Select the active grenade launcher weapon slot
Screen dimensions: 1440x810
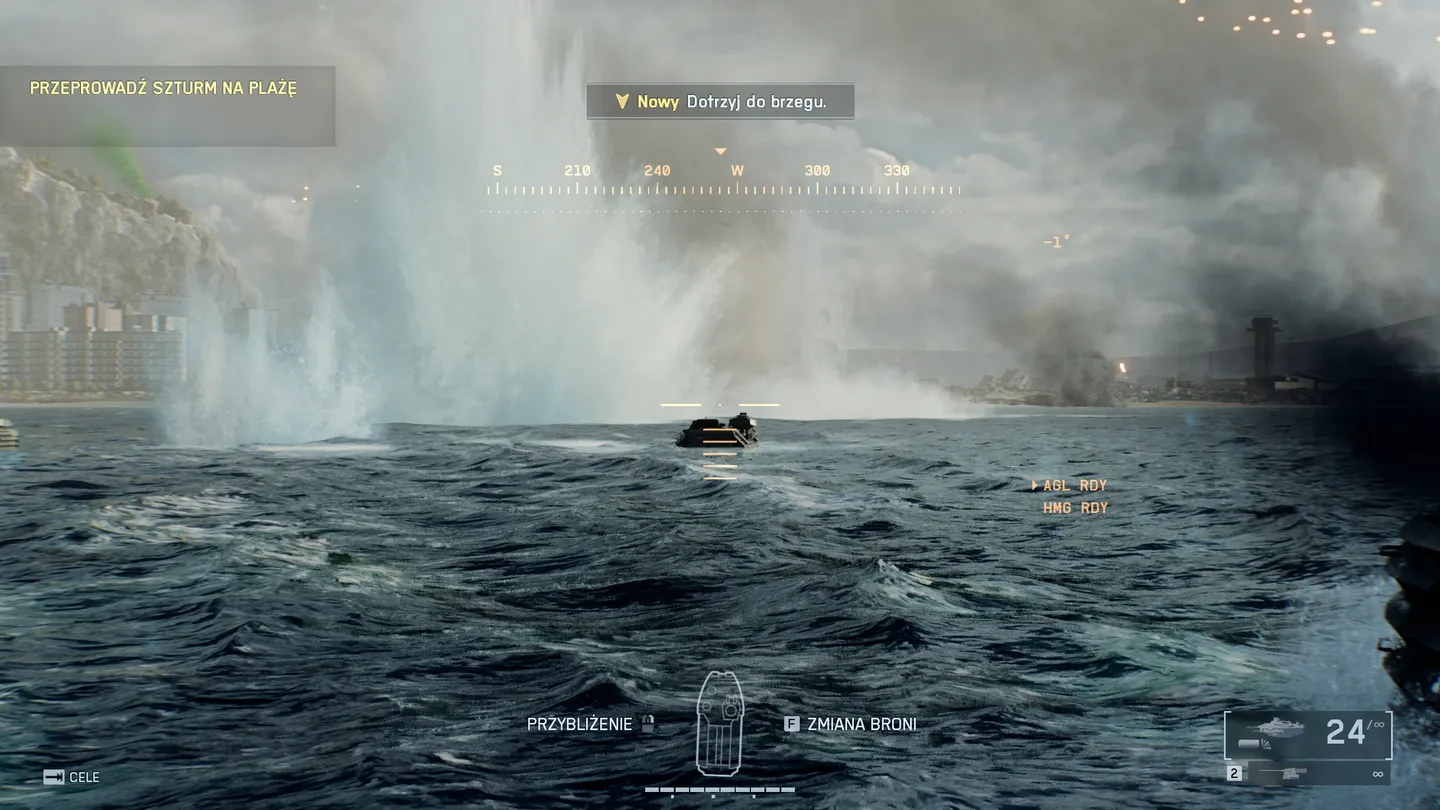click(x=1308, y=735)
